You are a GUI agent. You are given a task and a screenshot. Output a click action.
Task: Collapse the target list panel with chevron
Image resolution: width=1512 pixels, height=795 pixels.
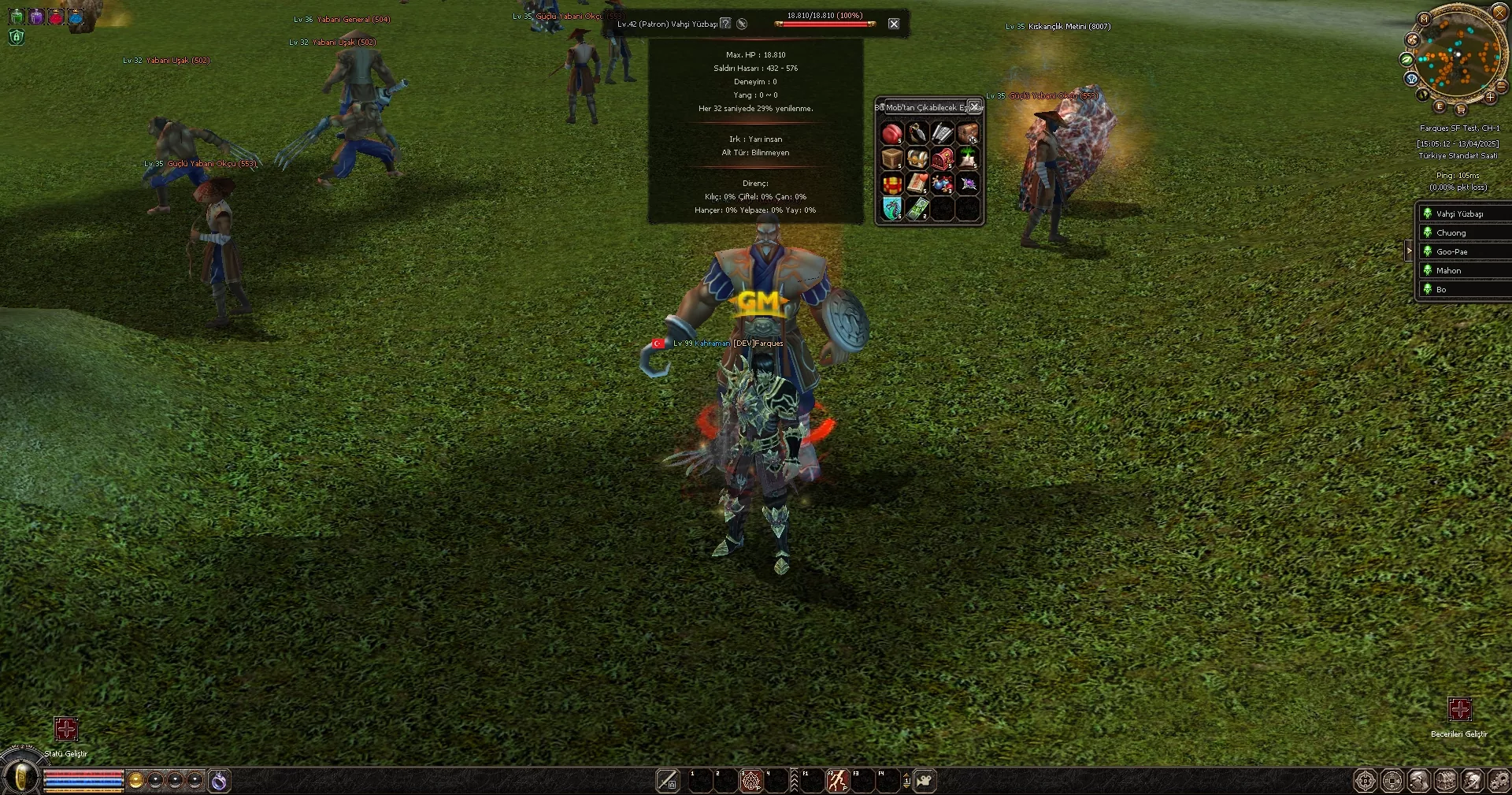[x=1409, y=251]
